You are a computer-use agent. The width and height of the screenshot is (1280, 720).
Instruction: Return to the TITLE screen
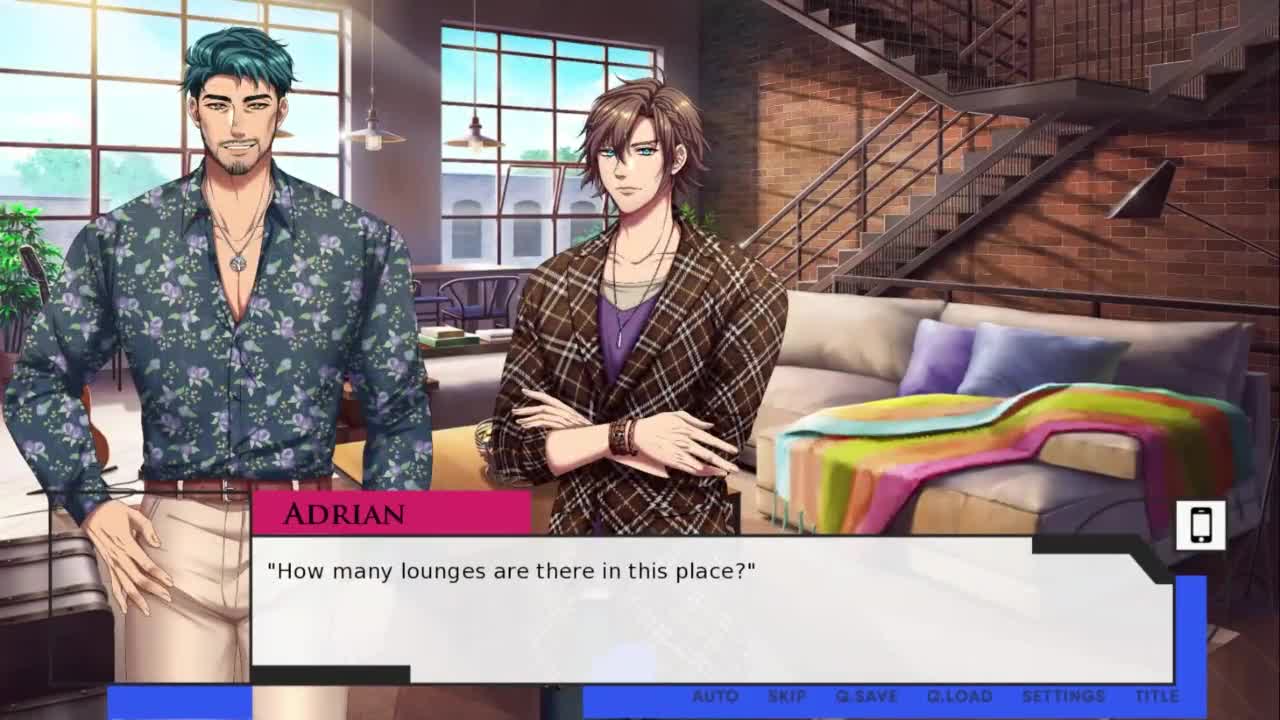click(x=1157, y=696)
